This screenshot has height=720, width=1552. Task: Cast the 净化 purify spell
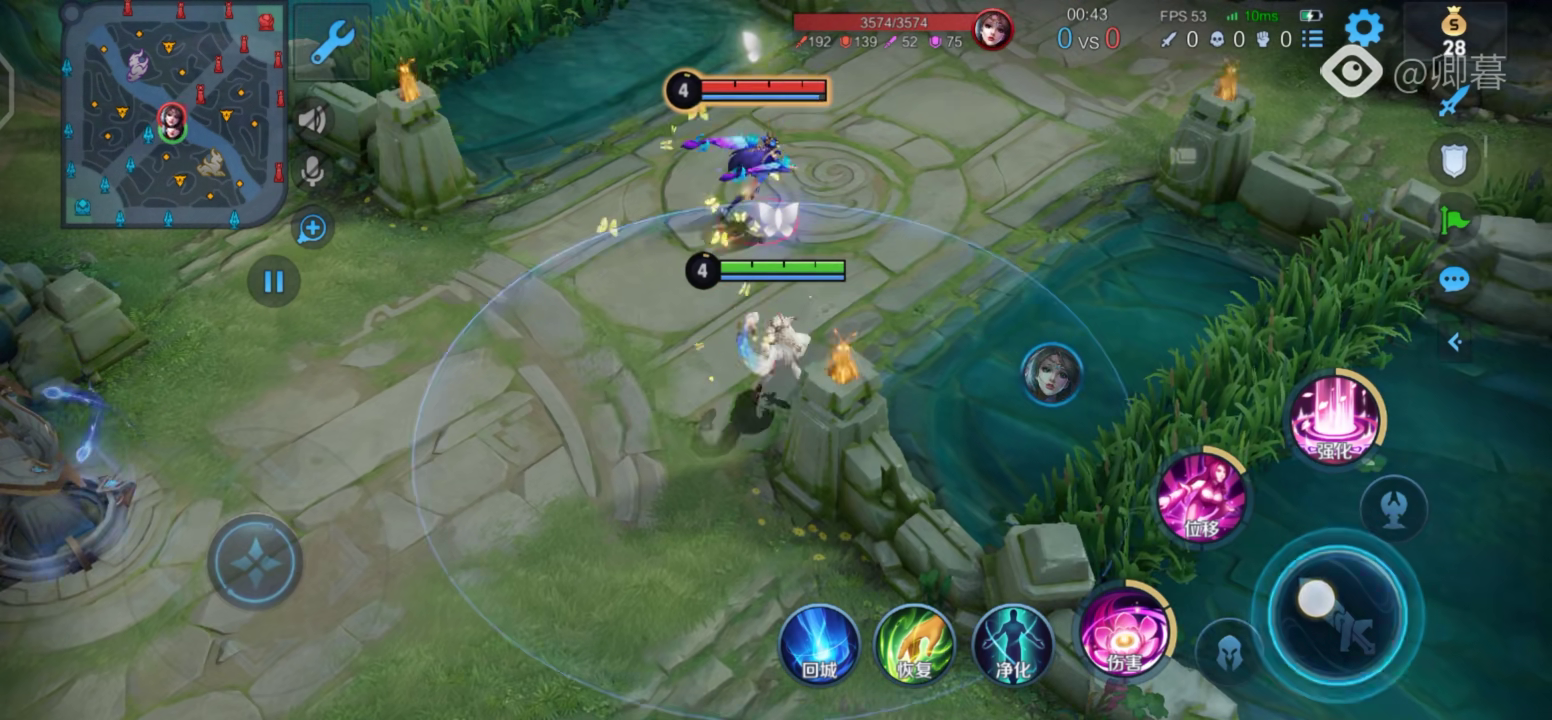point(1012,642)
